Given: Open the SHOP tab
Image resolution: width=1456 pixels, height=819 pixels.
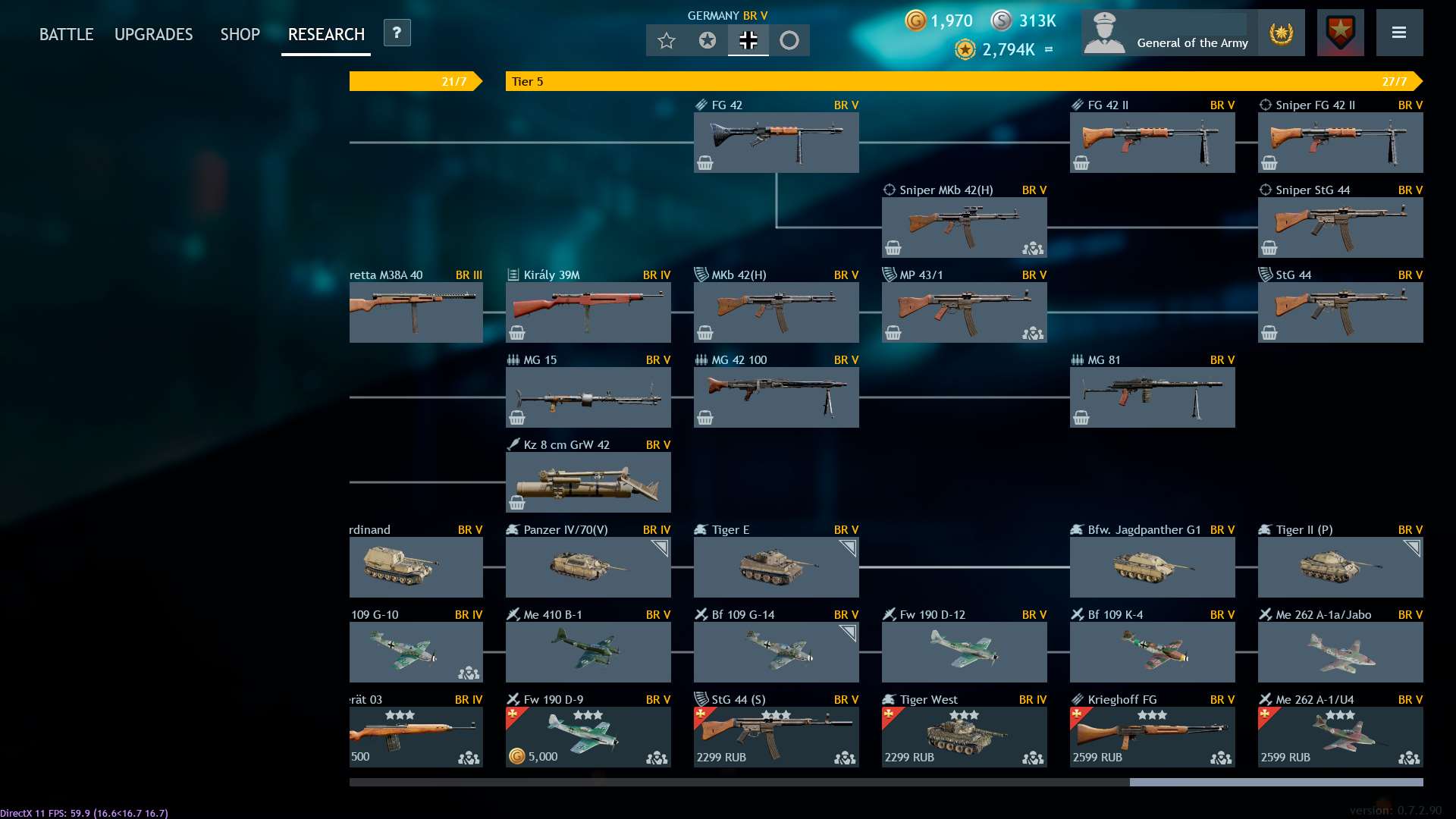Looking at the screenshot, I should coord(240,33).
